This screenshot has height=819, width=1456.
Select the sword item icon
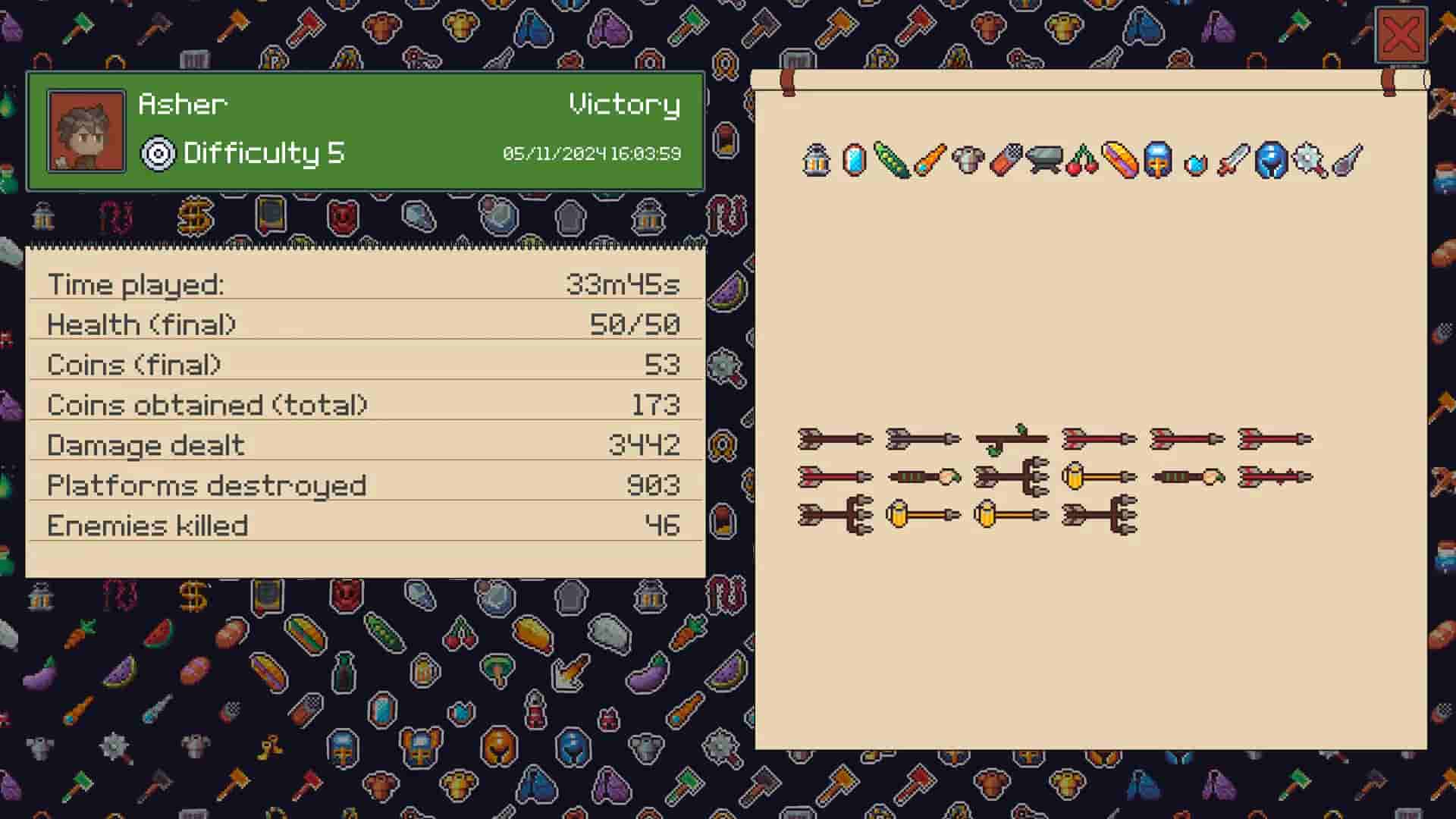[x=1234, y=159]
